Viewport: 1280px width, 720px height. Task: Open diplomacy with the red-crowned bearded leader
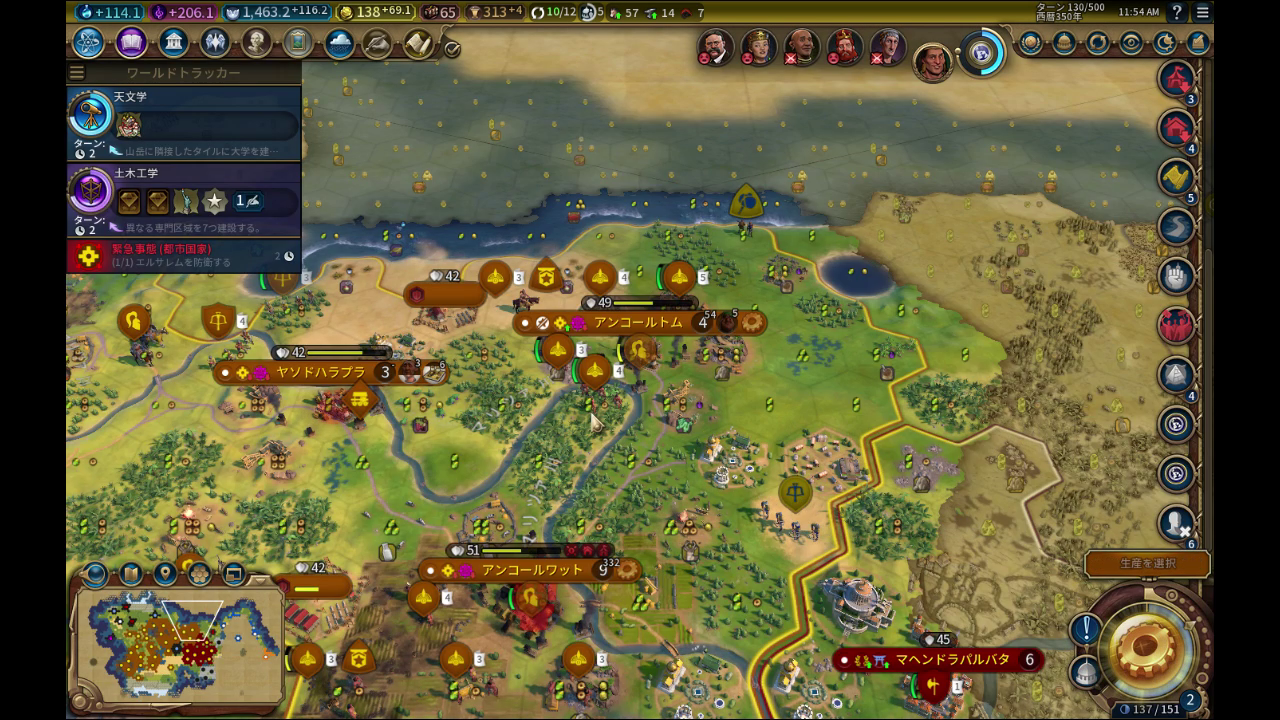click(x=845, y=46)
